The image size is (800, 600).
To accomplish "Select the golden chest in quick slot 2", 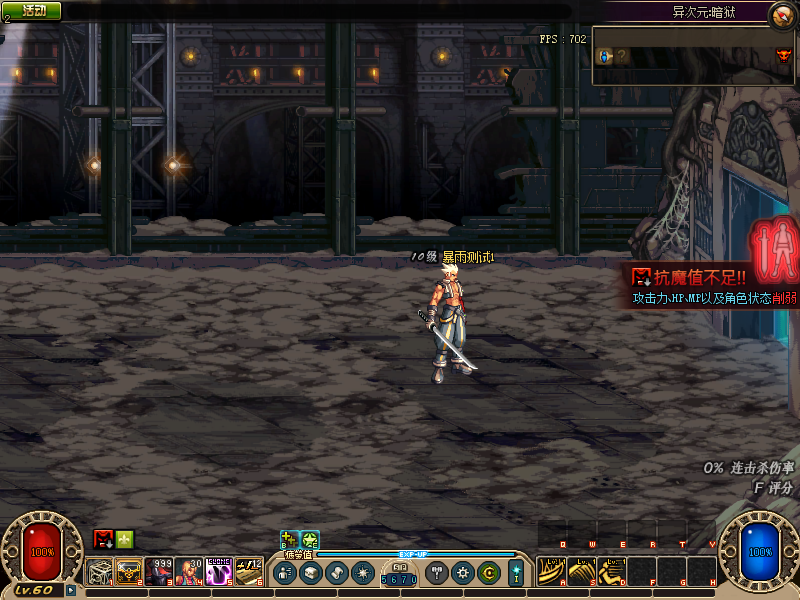I will [129, 571].
